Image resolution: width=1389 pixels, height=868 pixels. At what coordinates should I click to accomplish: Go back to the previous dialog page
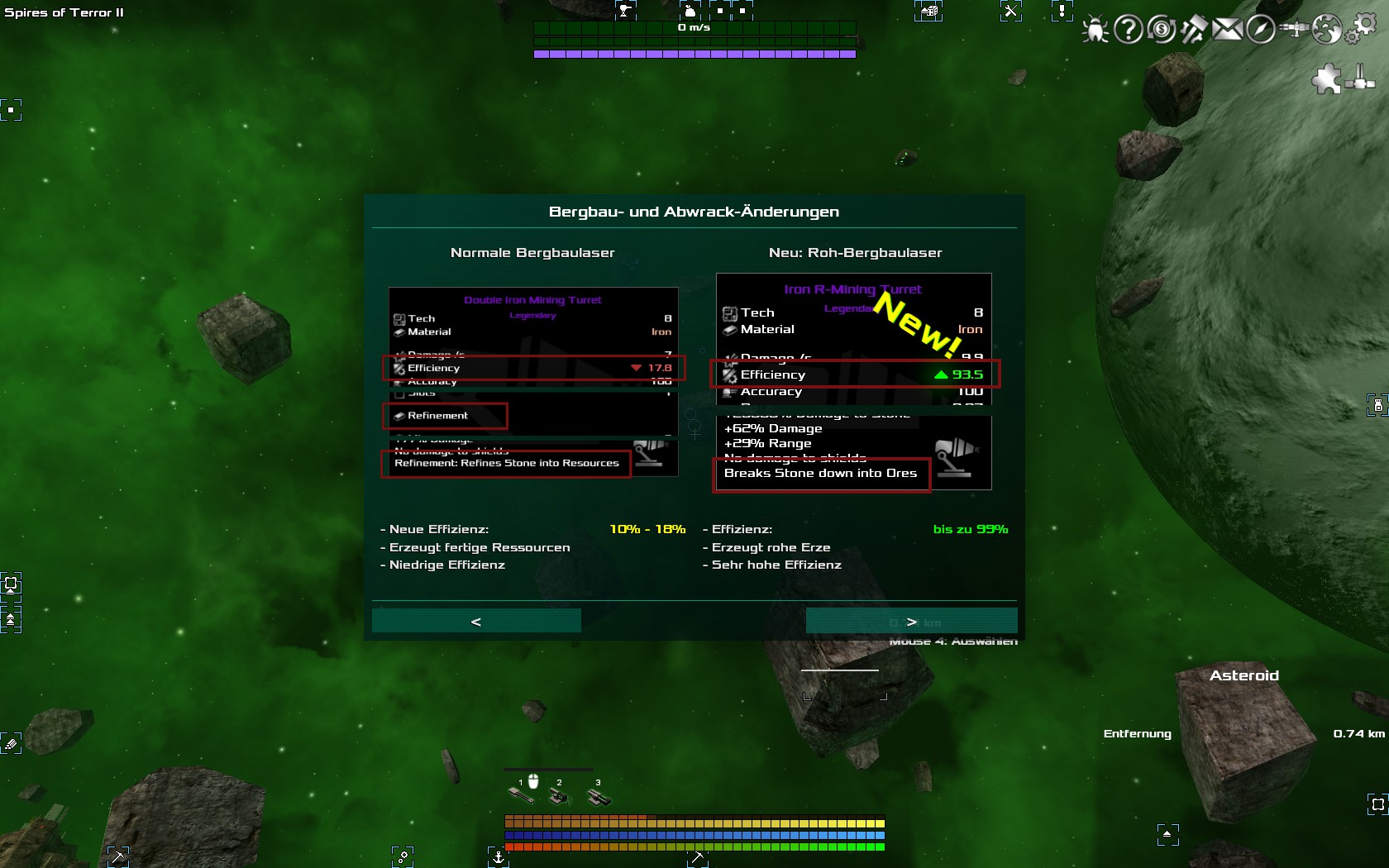pyautogui.click(x=476, y=621)
